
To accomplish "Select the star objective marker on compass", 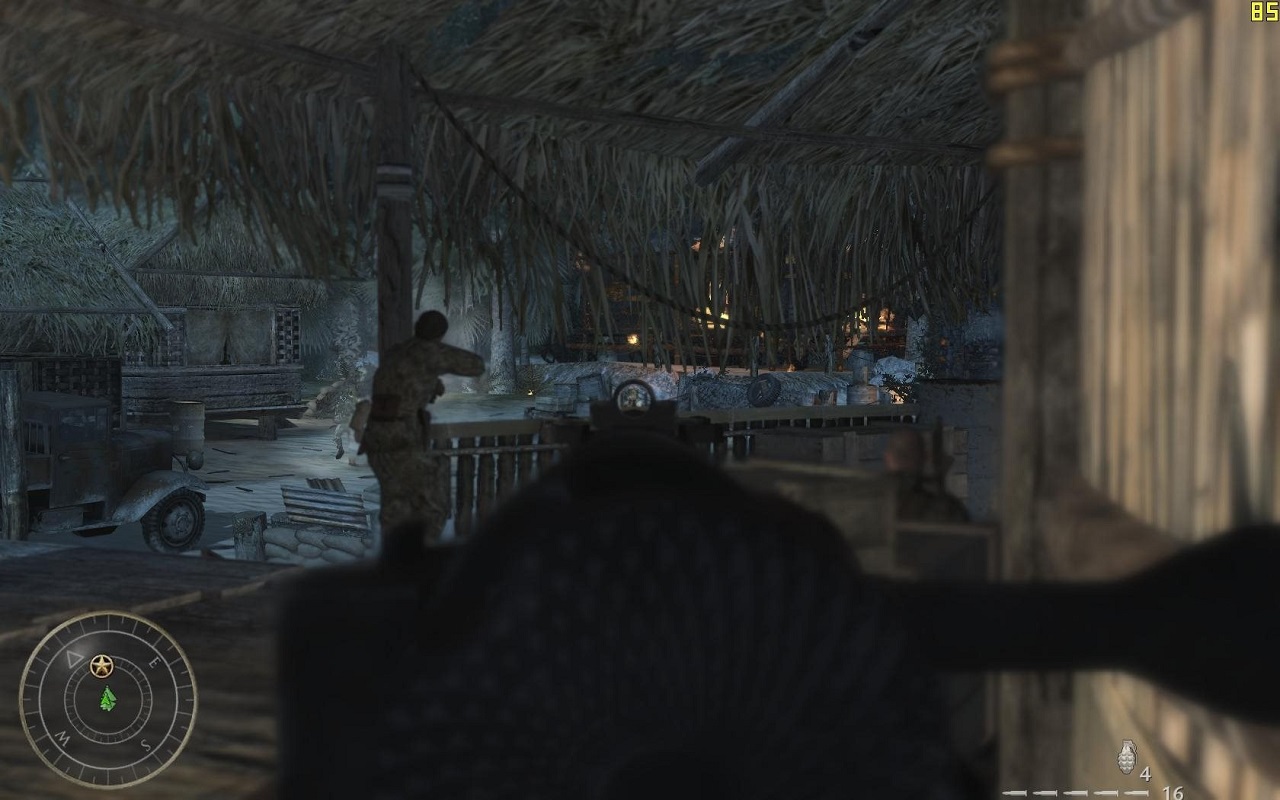I will [100, 664].
